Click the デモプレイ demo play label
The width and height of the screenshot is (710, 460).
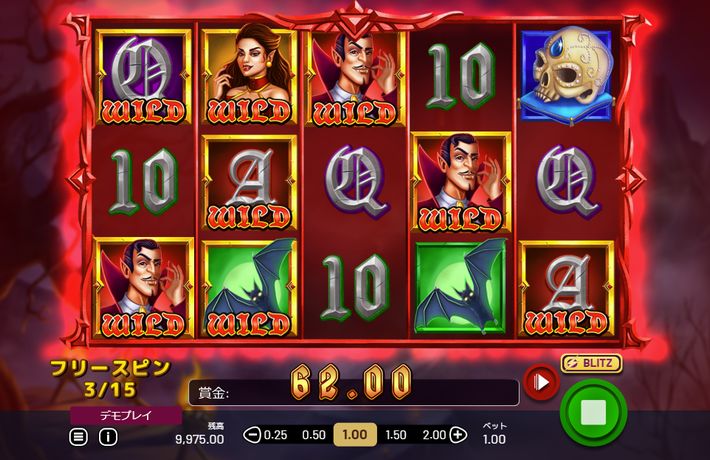(x=126, y=414)
